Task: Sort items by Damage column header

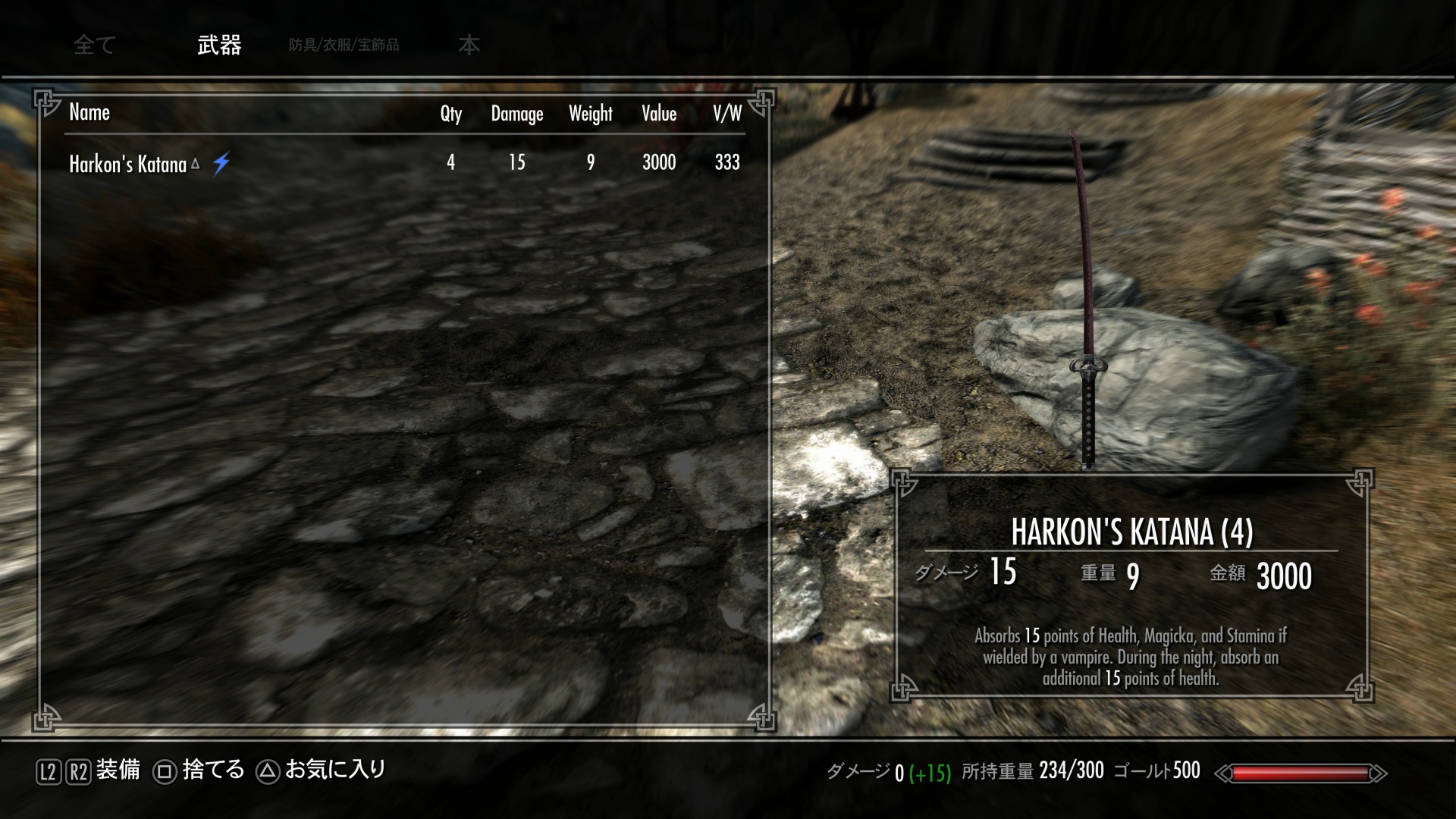Action: 516,114
